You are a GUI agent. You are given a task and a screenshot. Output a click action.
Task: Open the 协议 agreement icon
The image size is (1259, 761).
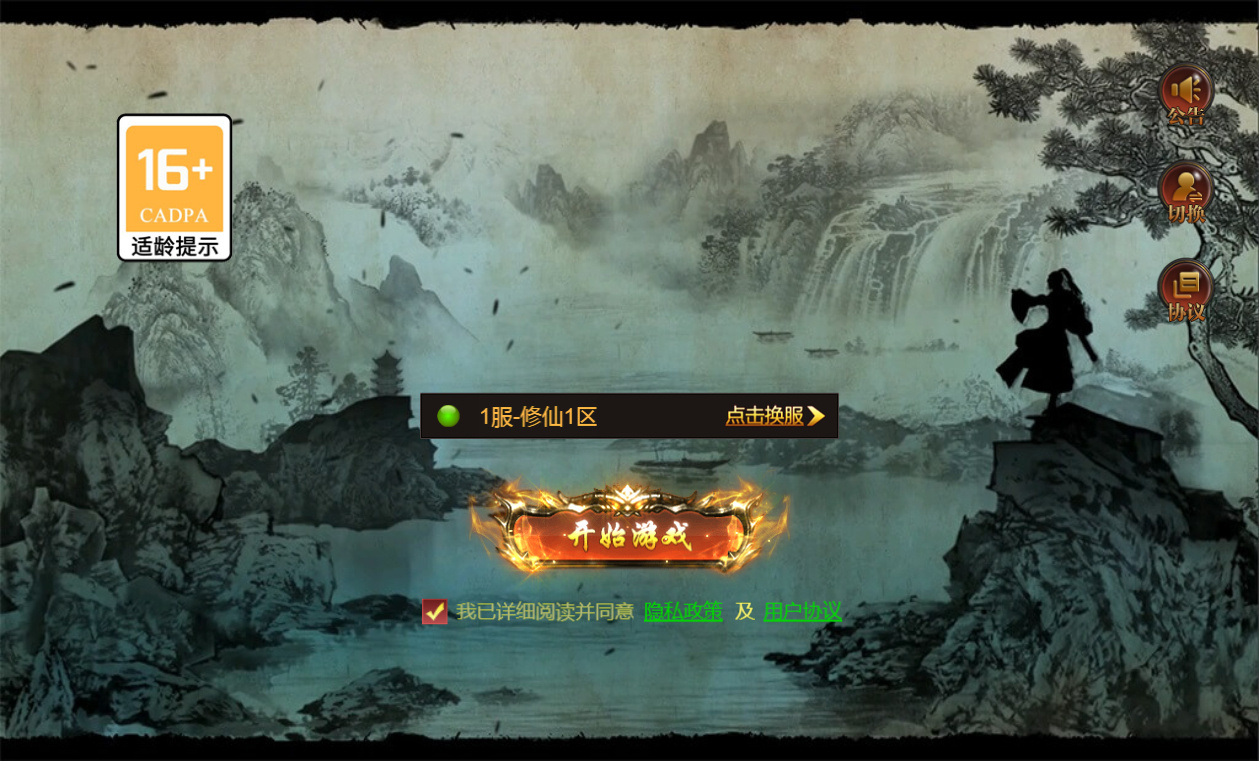tap(1186, 289)
